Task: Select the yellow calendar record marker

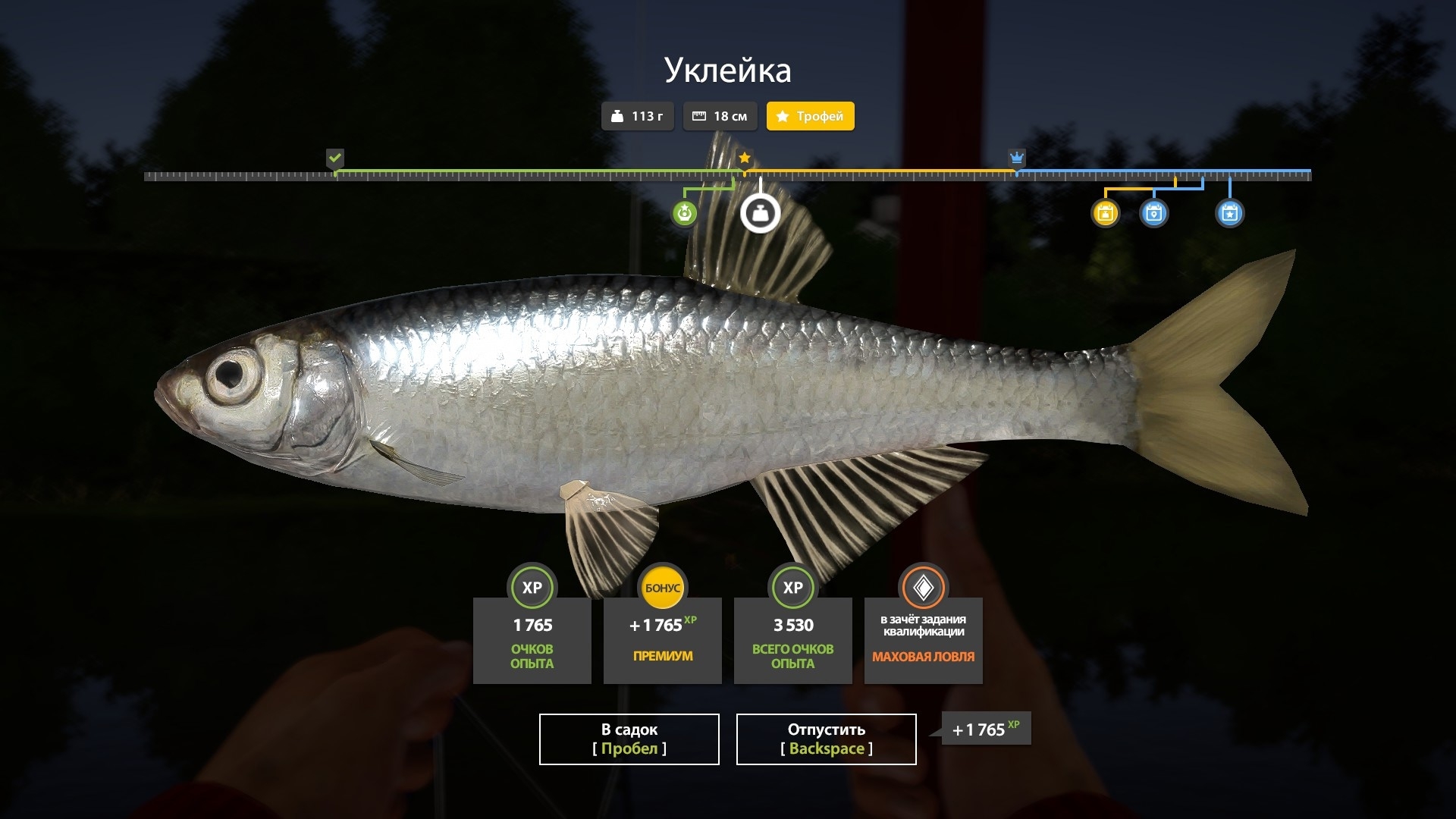Action: (x=1105, y=213)
